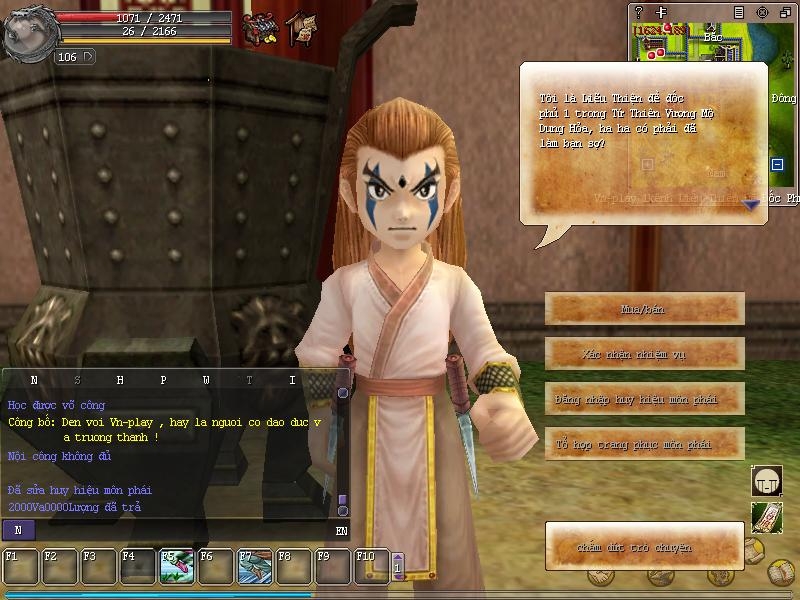Open the minimap list icon

738,12
